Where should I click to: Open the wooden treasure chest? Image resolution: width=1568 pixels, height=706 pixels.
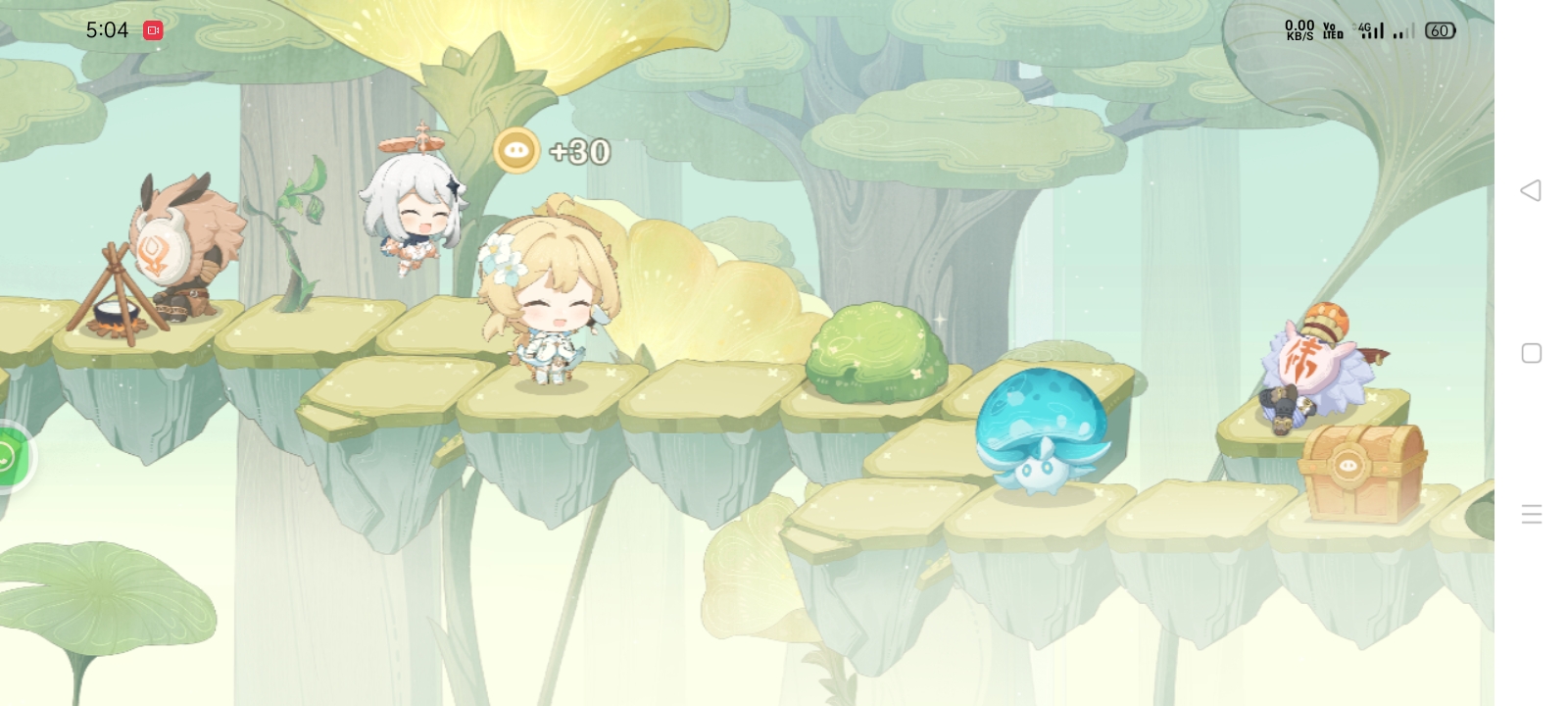pos(1362,471)
